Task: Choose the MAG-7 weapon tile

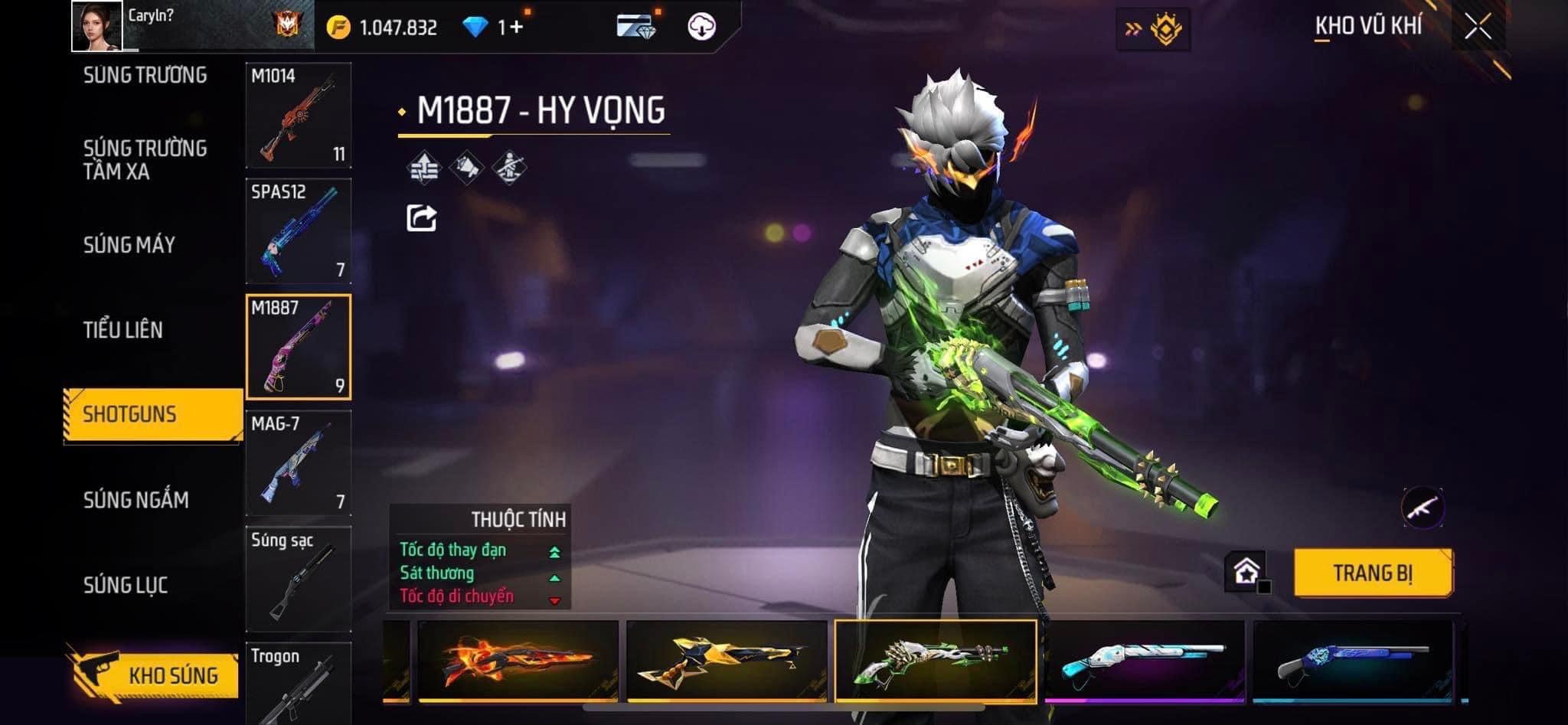Action: [x=299, y=463]
